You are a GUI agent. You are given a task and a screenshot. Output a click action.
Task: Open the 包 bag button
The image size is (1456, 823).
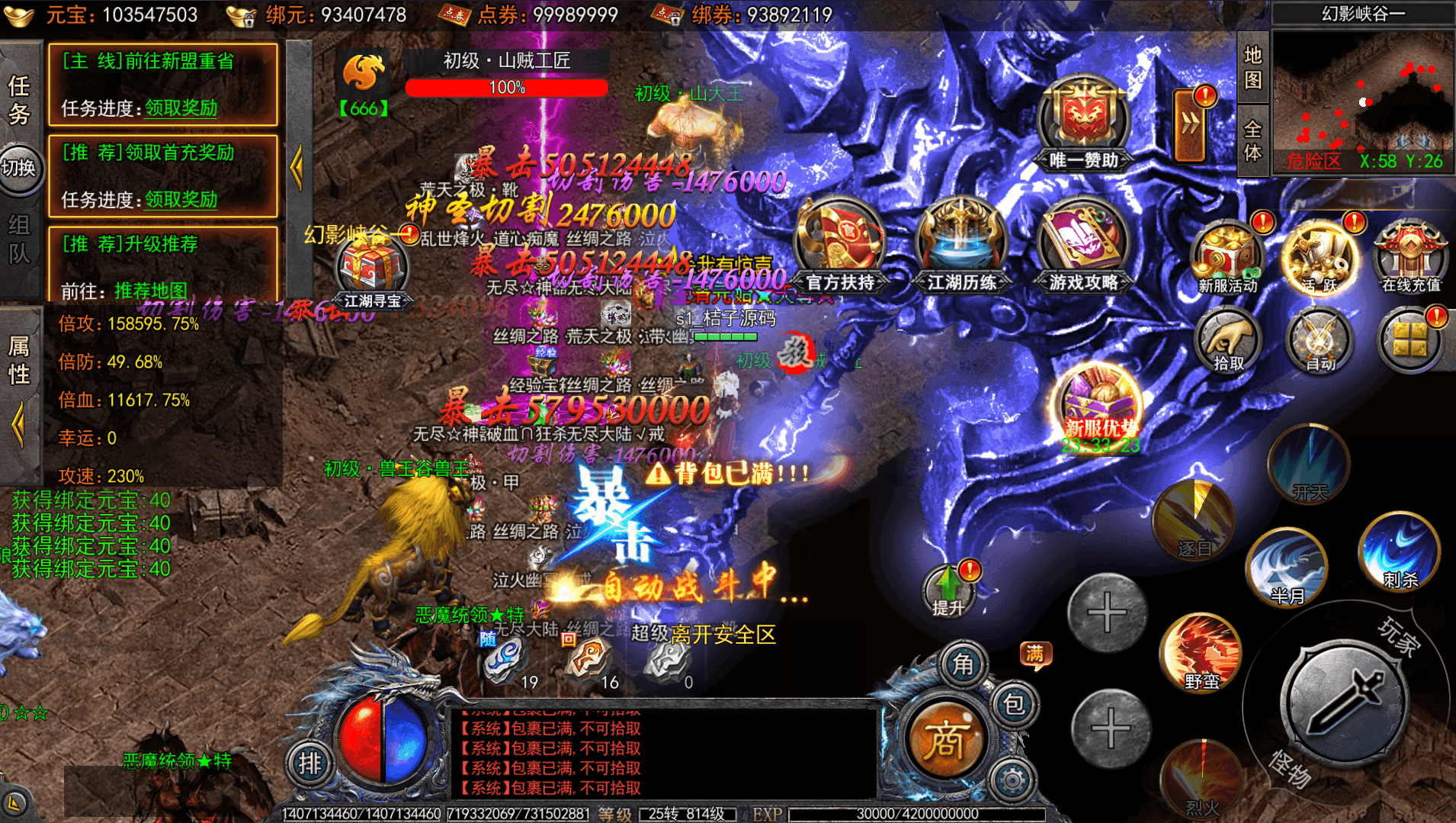(1014, 705)
